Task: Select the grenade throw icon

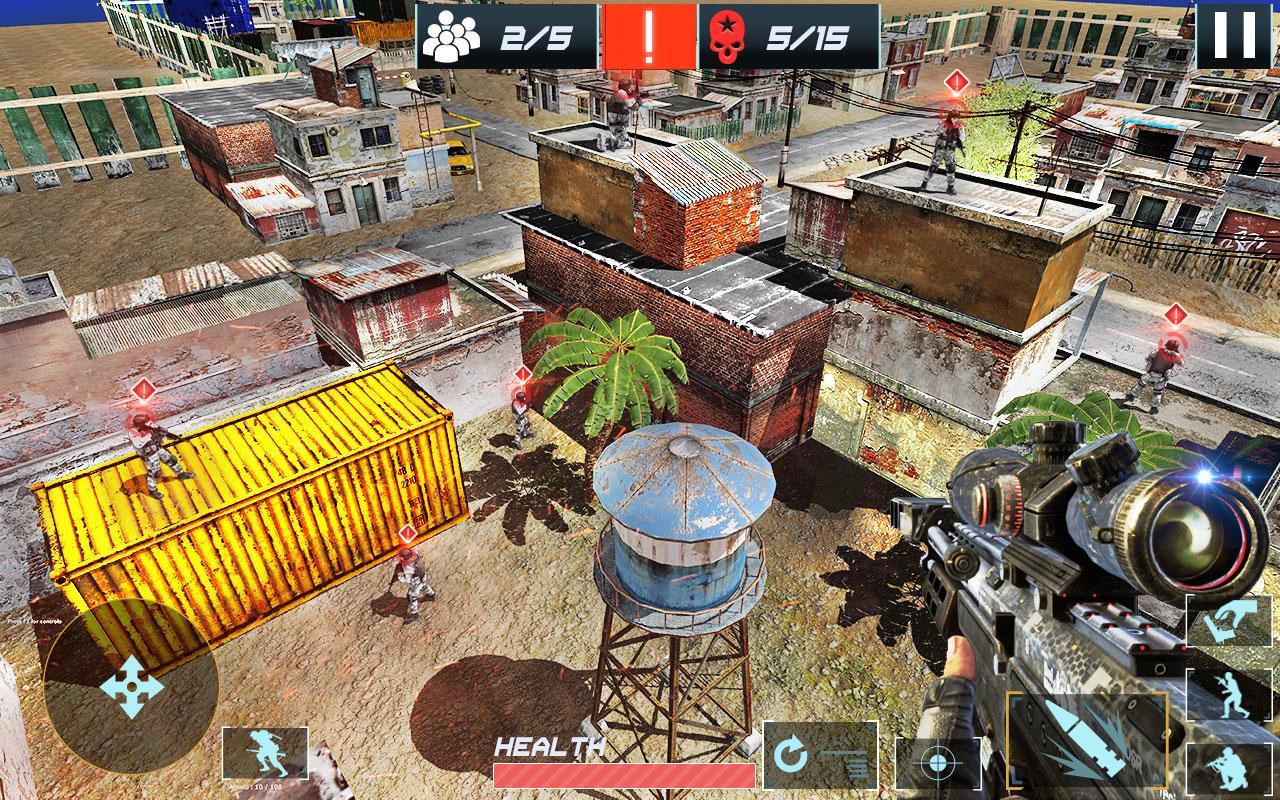Action: point(1230,620)
